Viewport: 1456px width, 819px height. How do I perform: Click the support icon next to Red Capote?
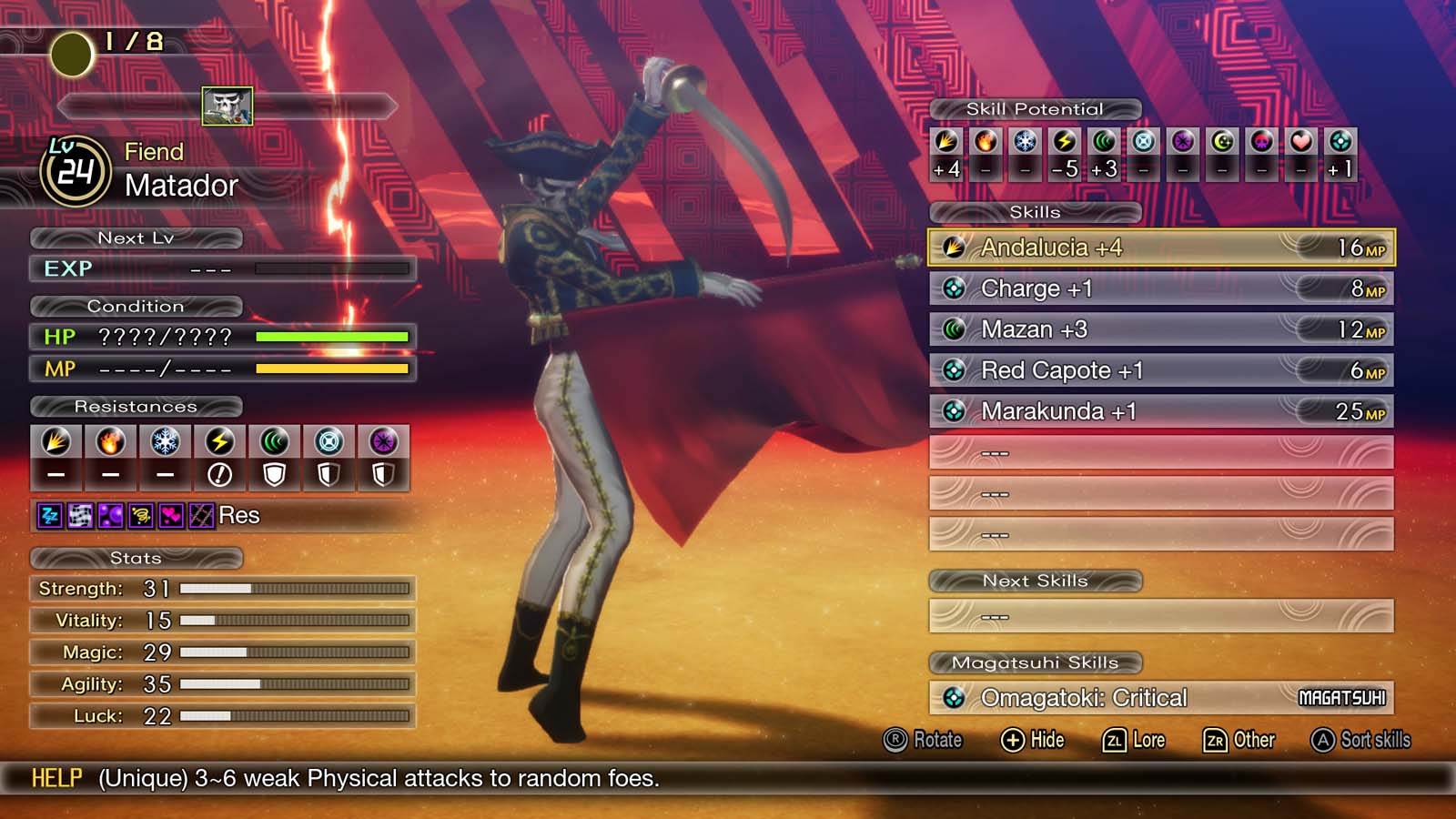[x=952, y=370]
